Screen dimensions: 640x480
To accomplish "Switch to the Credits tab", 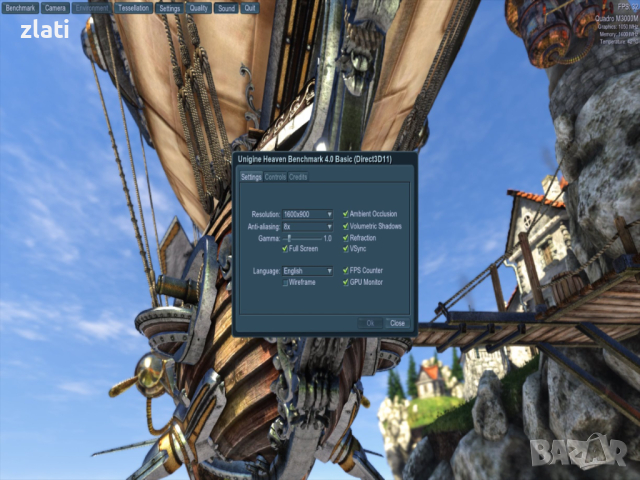I will (x=298, y=177).
